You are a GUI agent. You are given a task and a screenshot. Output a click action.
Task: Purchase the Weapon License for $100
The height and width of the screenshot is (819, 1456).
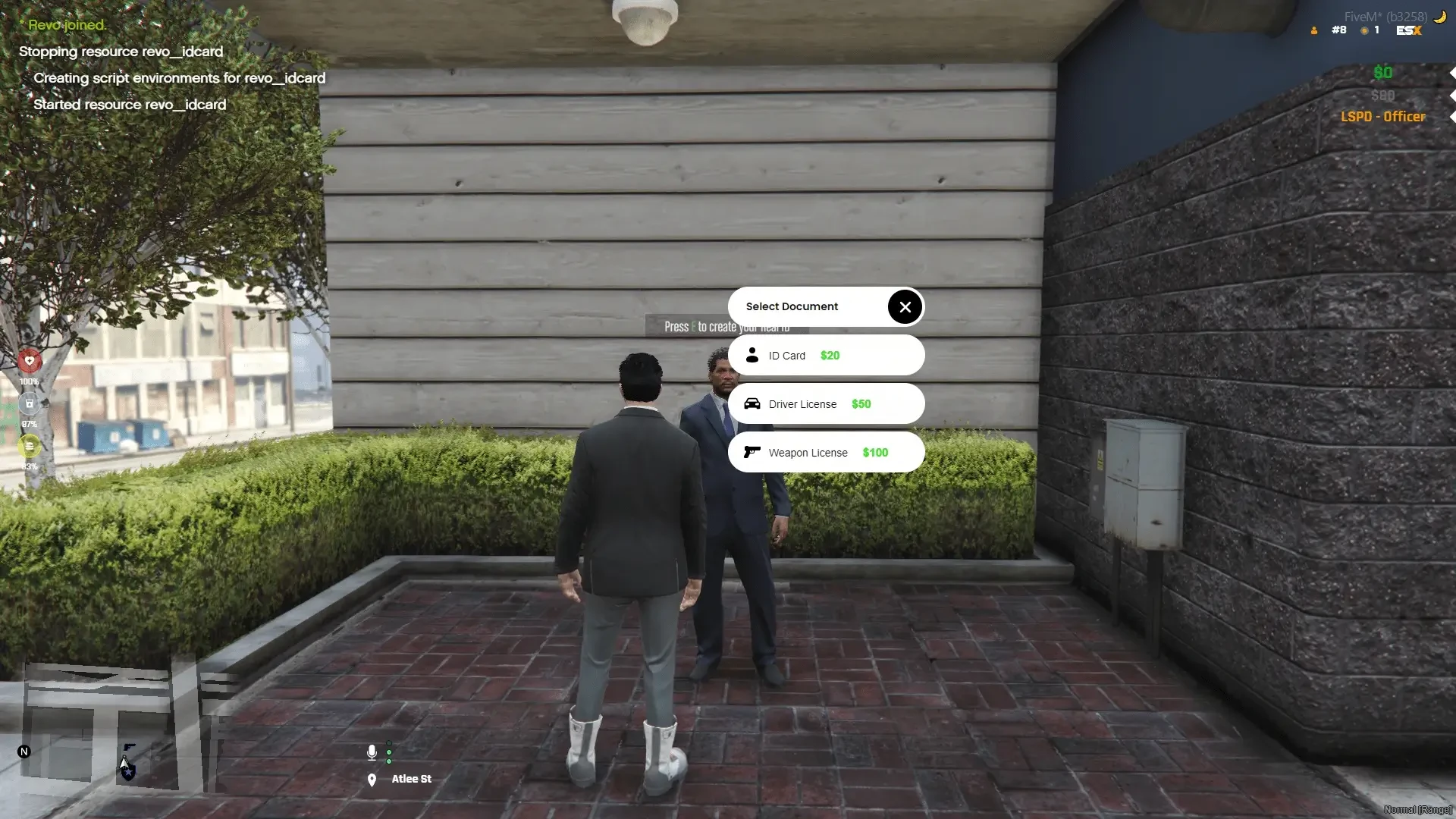point(825,453)
